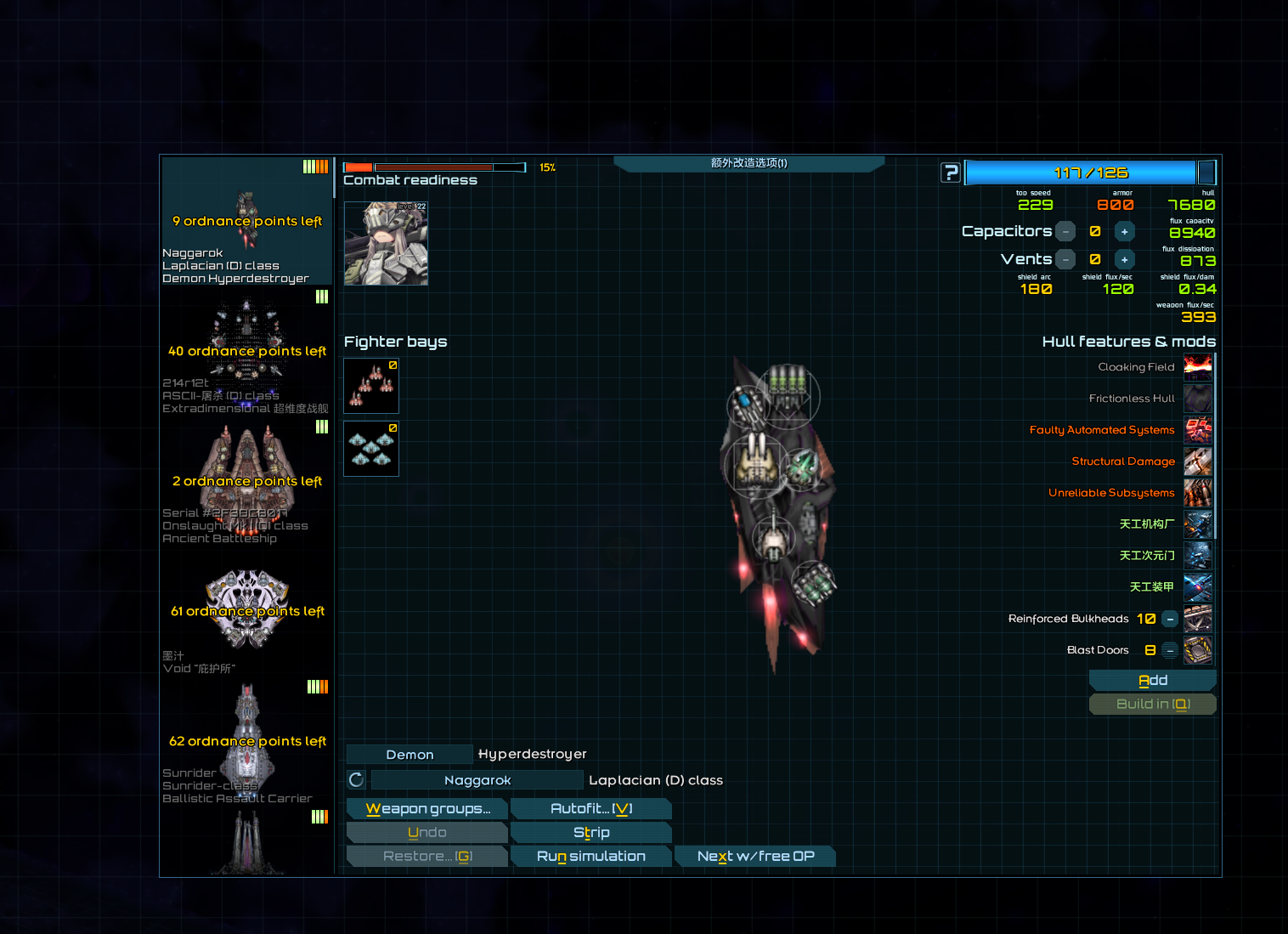This screenshot has width=1288, height=934.
Task: Remove the Blast Doors hull mod
Action: click(1170, 650)
